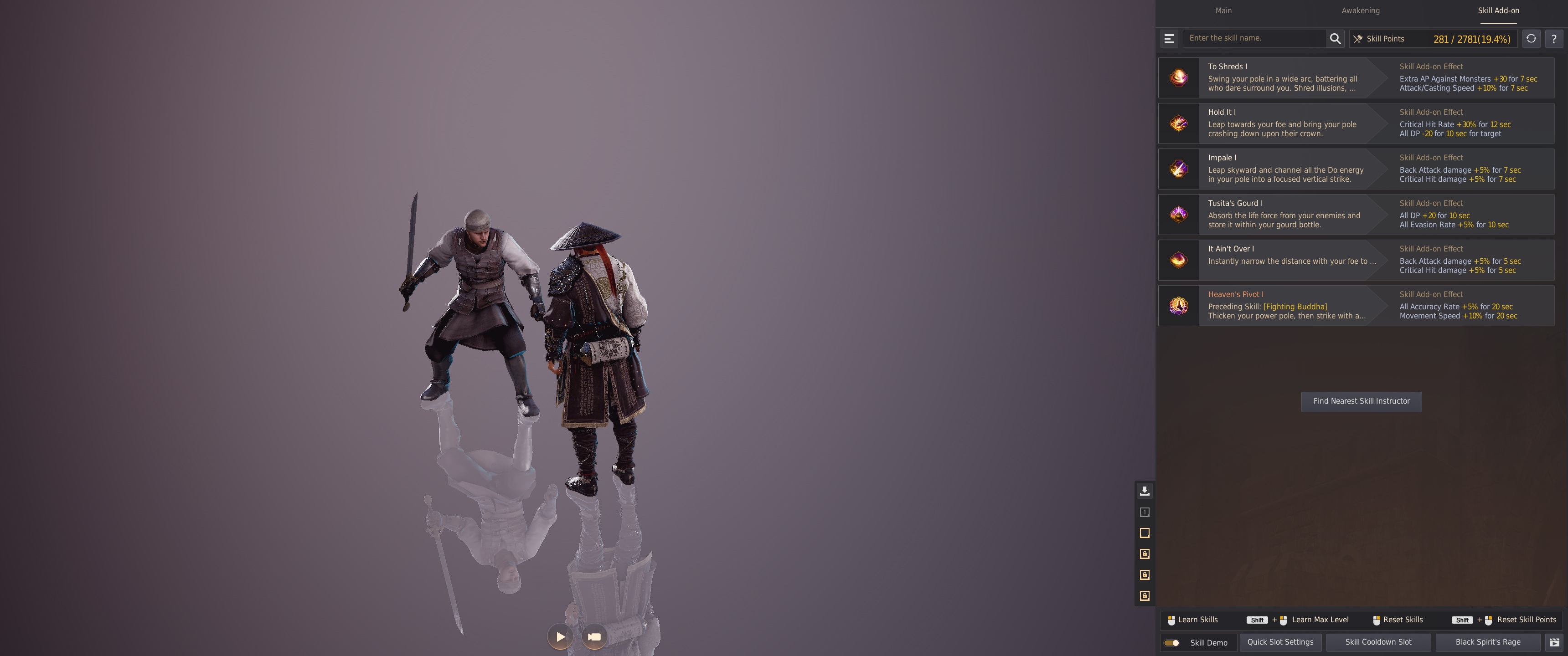Open help via the question mark icon

[1555, 38]
